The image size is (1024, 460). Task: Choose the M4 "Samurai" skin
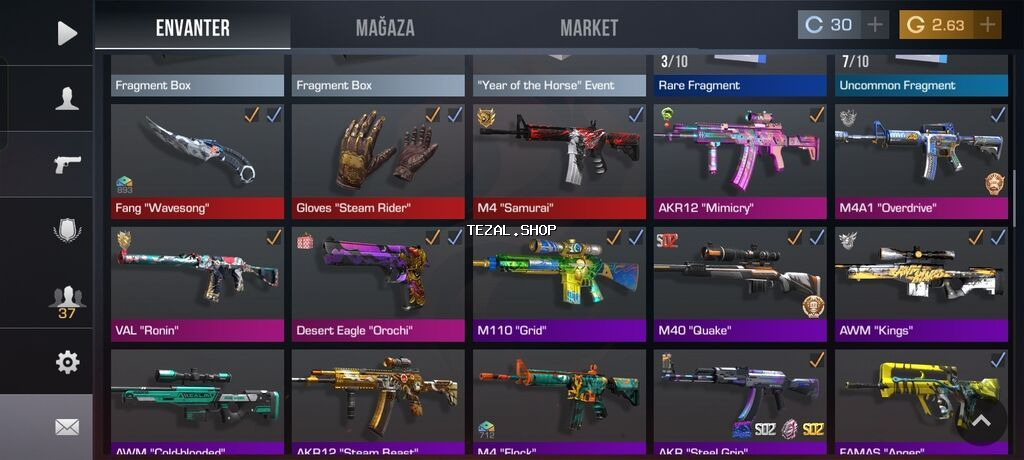pos(560,160)
